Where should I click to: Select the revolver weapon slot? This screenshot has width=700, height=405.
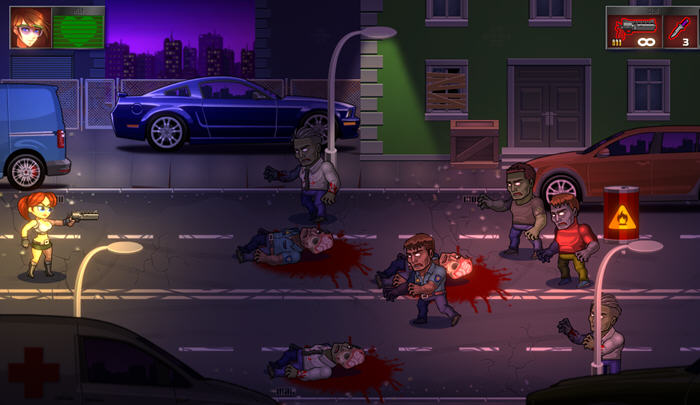634,27
